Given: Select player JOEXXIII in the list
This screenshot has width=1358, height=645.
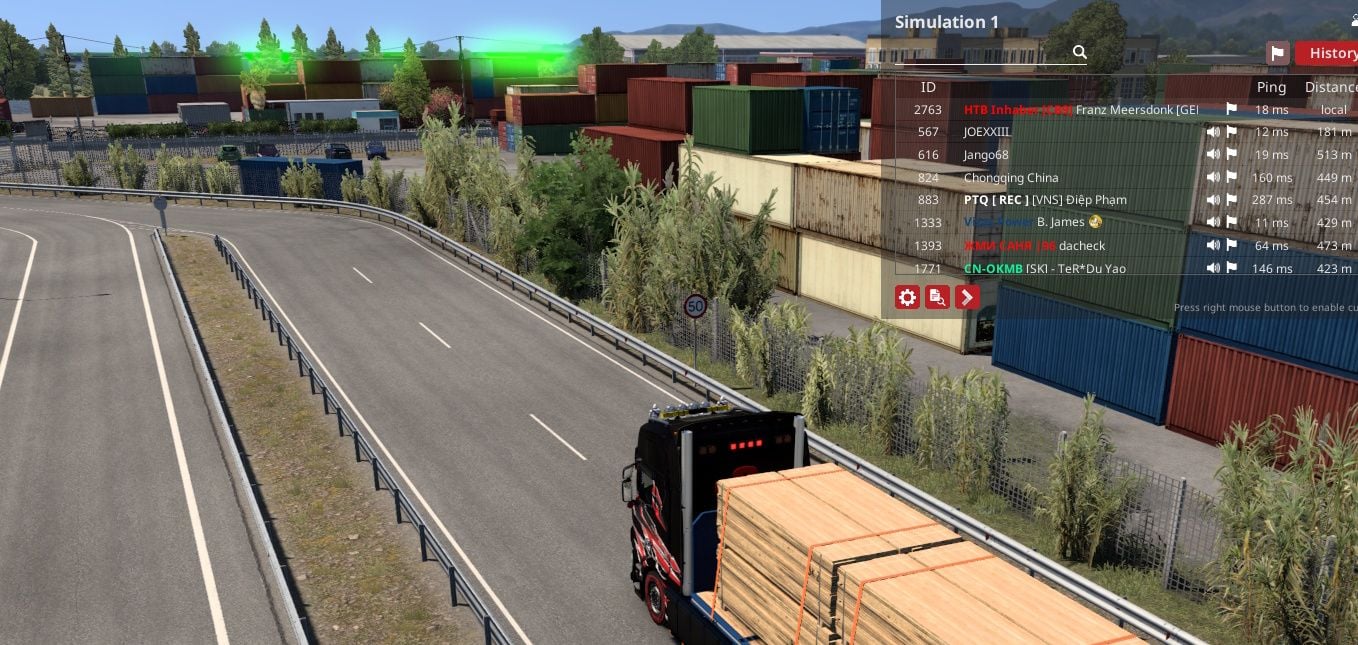Looking at the screenshot, I should point(987,132).
